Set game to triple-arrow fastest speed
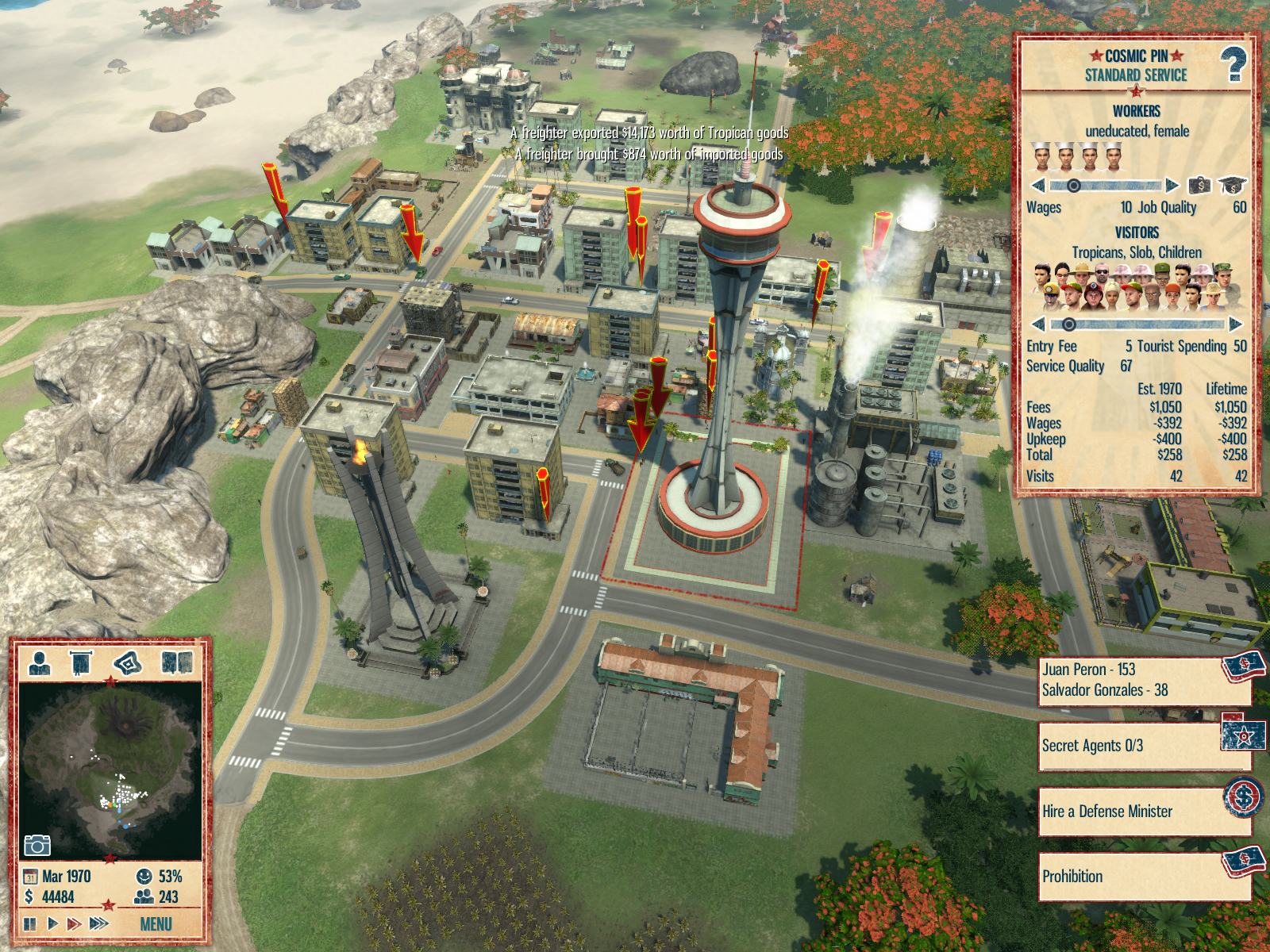 click(x=98, y=923)
